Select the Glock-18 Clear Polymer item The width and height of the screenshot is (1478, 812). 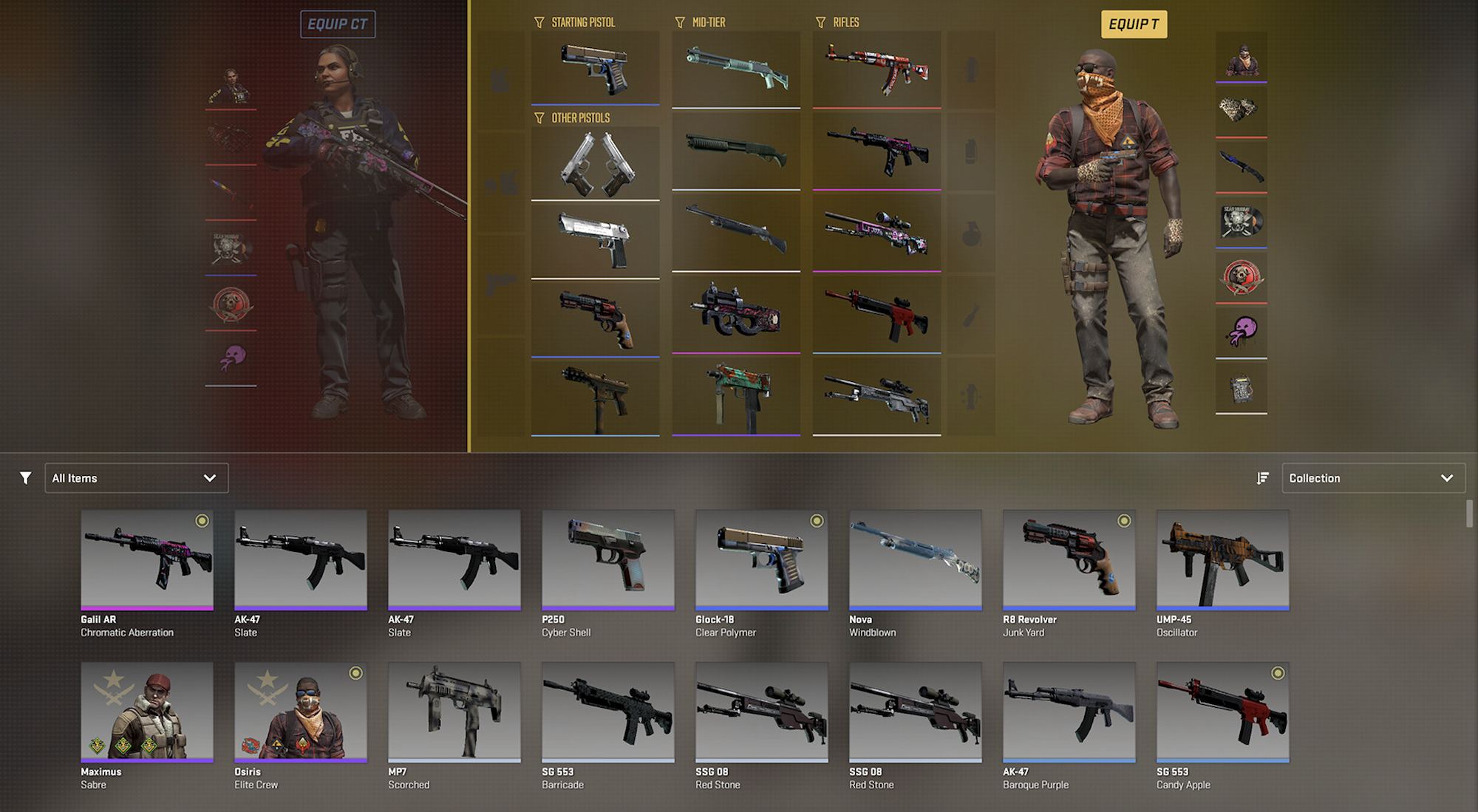pyautogui.click(x=761, y=560)
